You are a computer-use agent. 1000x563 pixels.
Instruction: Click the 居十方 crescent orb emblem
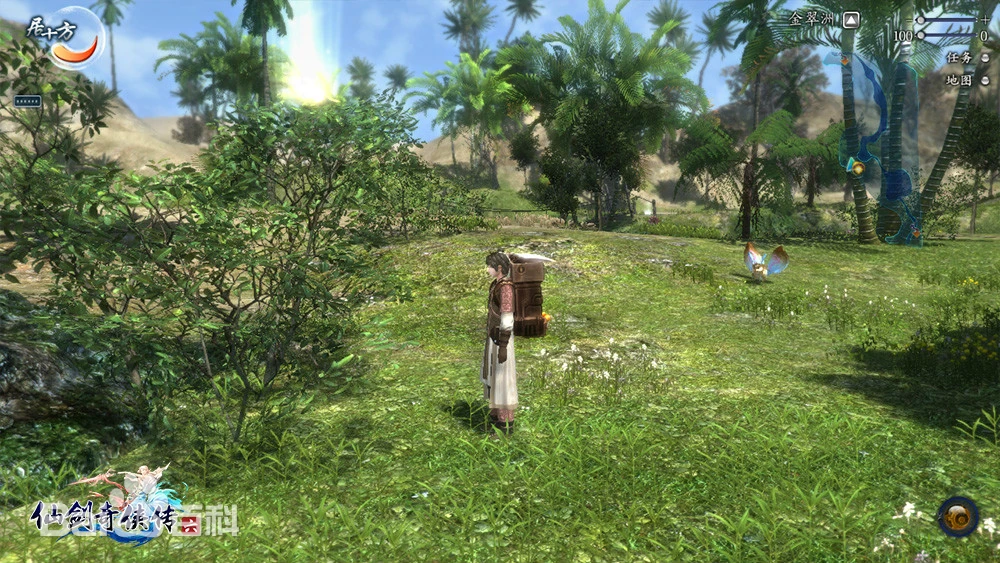76,43
